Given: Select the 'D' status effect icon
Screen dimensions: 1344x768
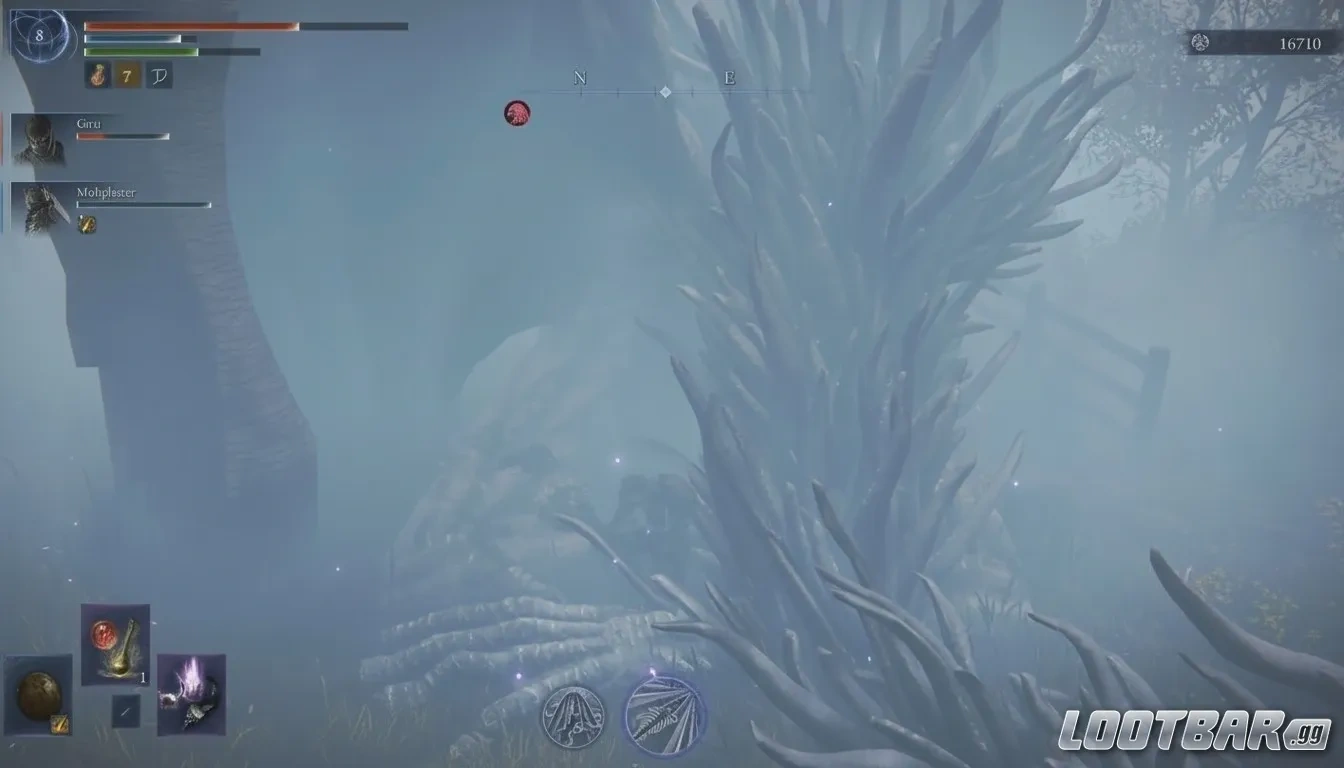Looking at the screenshot, I should pyautogui.click(x=158, y=74).
